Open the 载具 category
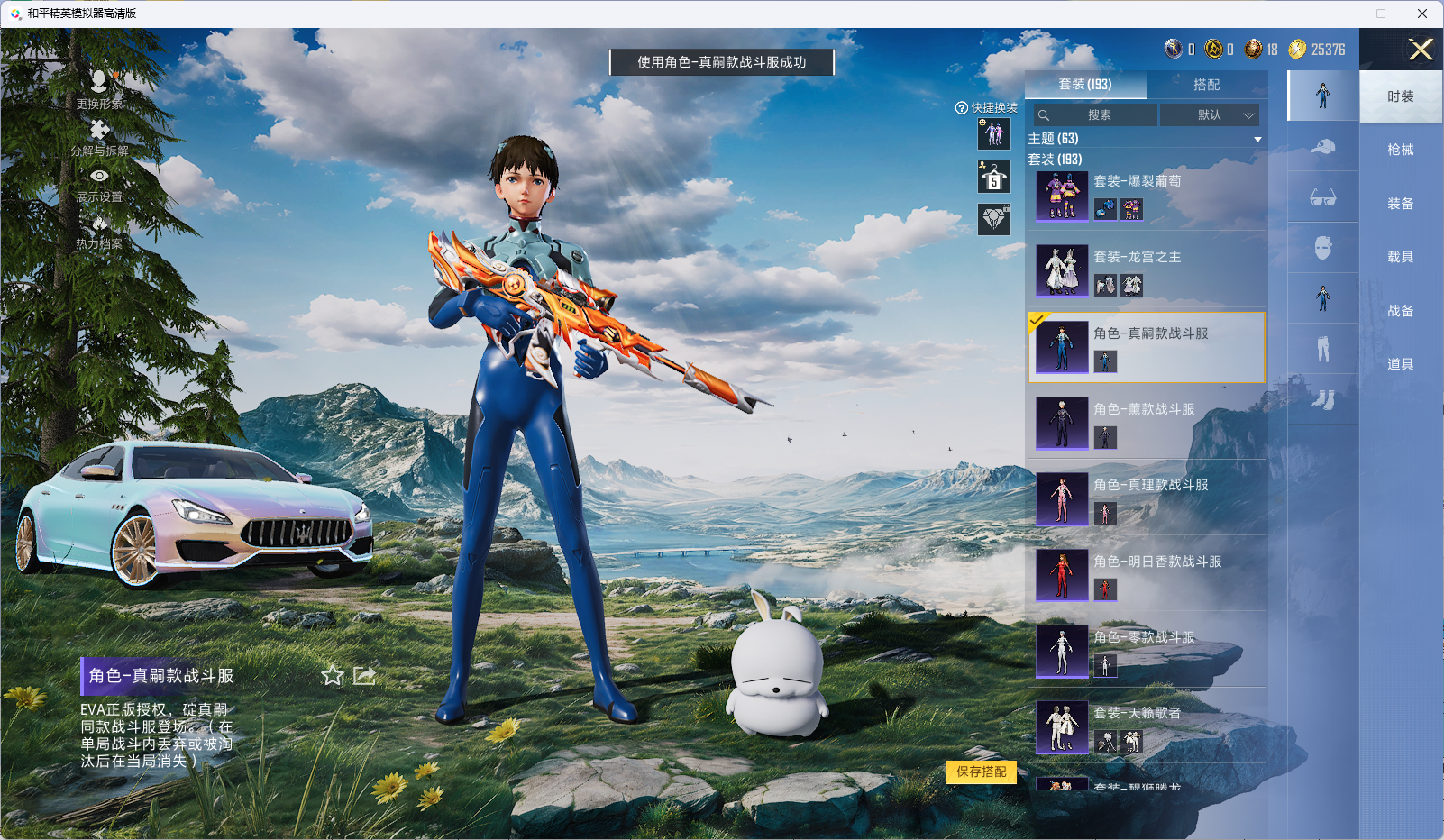This screenshot has height=840, width=1444. point(1400,257)
